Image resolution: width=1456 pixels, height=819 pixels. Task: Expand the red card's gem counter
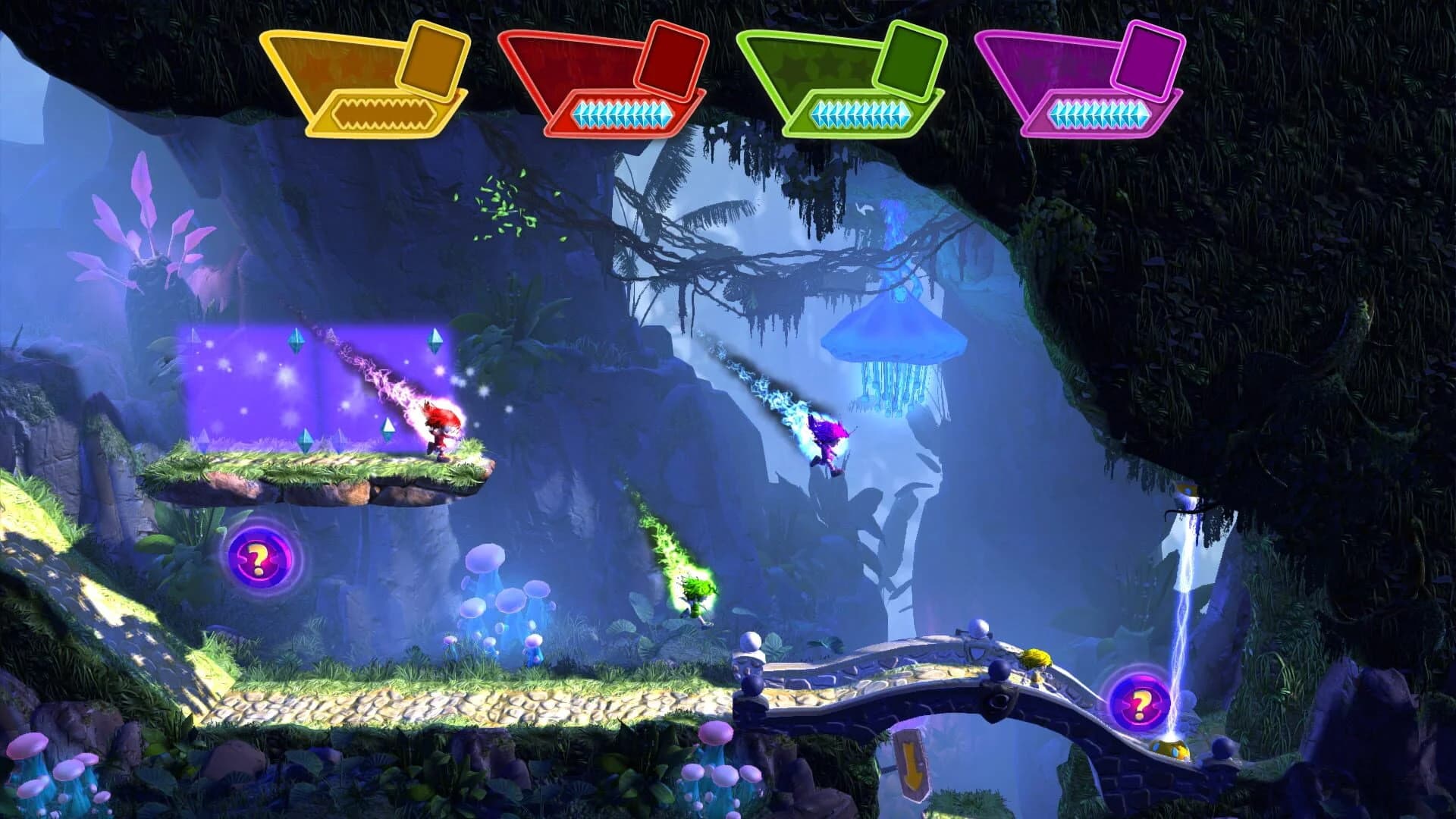click(x=622, y=112)
